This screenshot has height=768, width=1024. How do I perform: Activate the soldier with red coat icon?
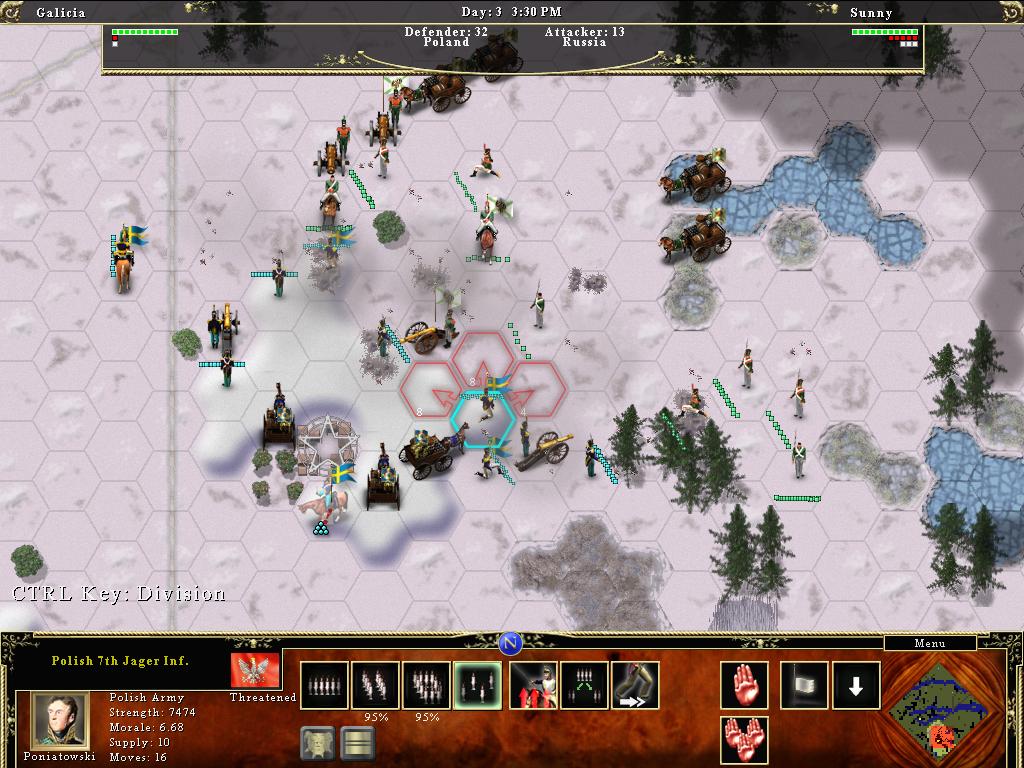[x=533, y=685]
